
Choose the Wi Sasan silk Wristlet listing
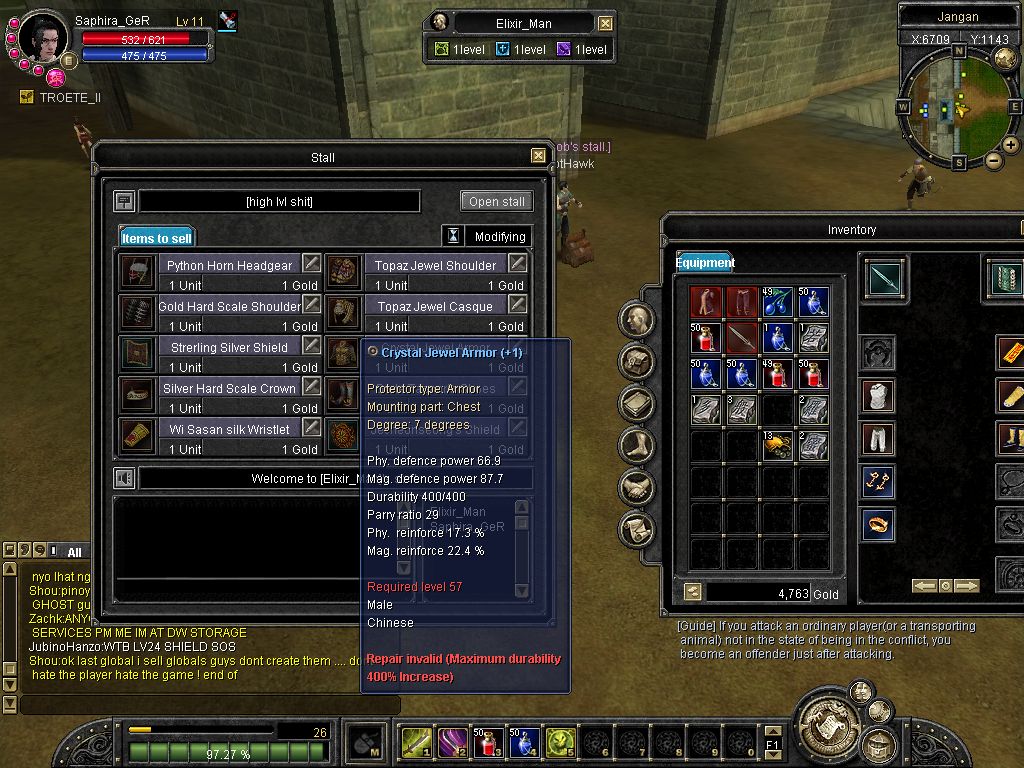coord(229,429)
